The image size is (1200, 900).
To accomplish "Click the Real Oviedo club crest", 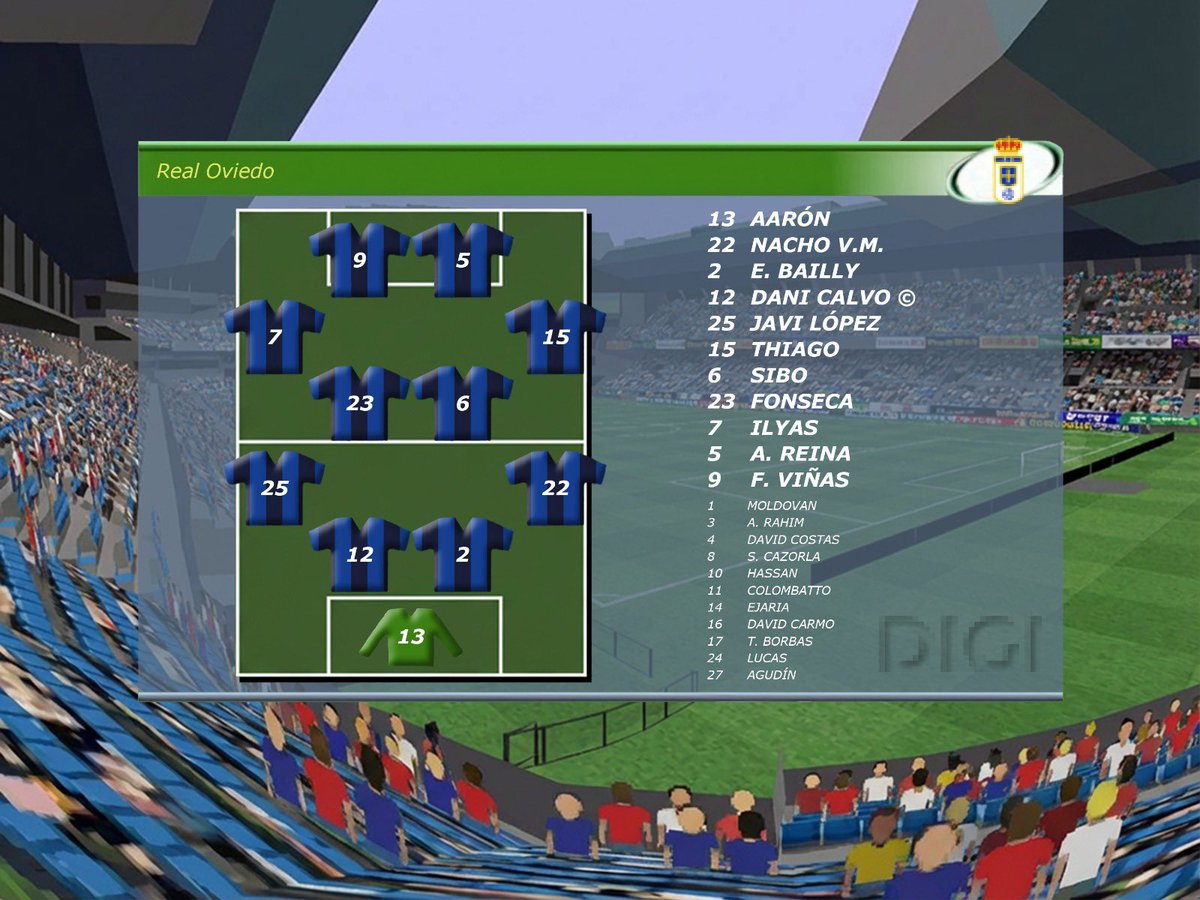I will click(x=1006, y=170).
